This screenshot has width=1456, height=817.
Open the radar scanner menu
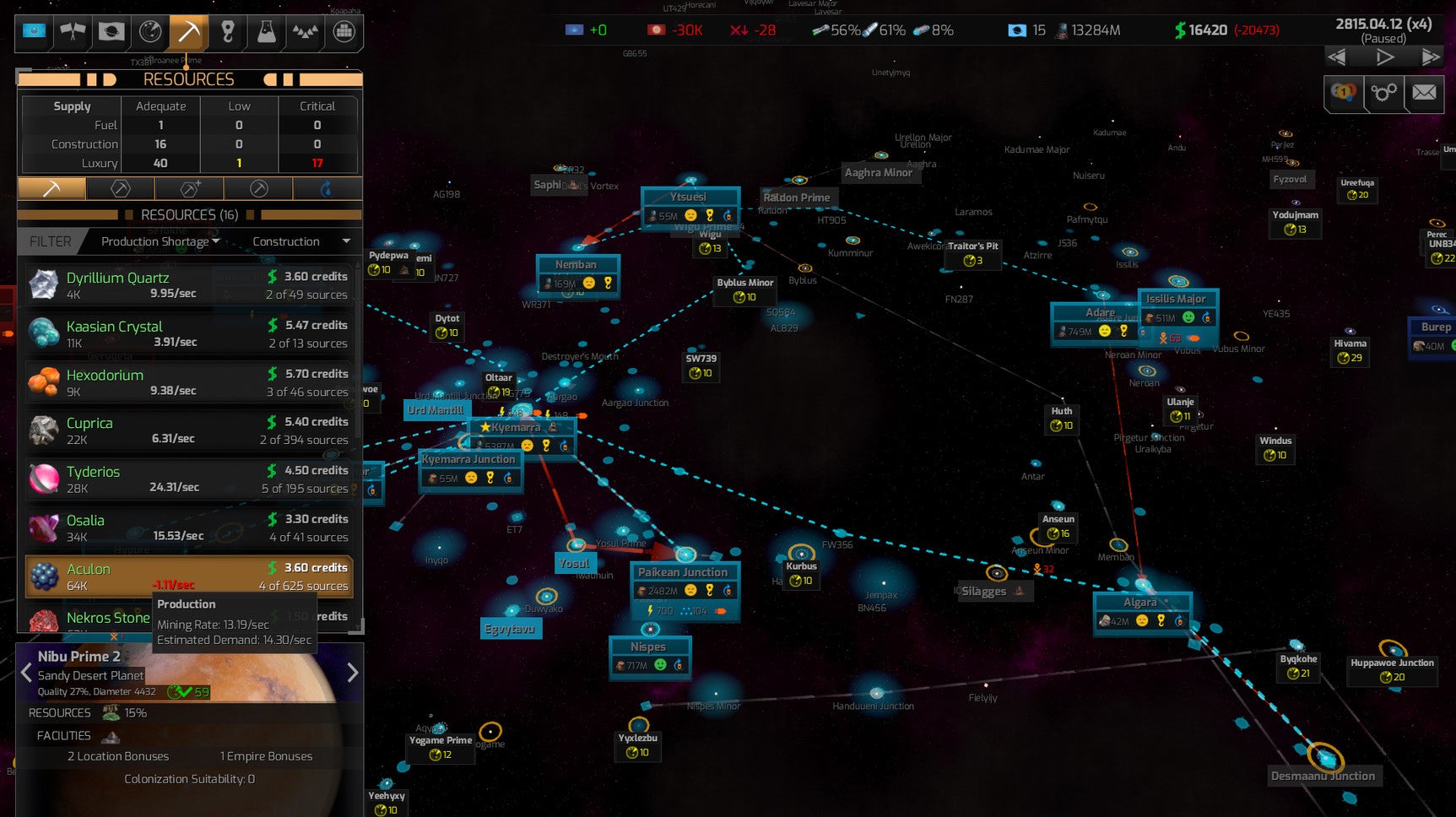pyautogui.click(x=150, y=32)
